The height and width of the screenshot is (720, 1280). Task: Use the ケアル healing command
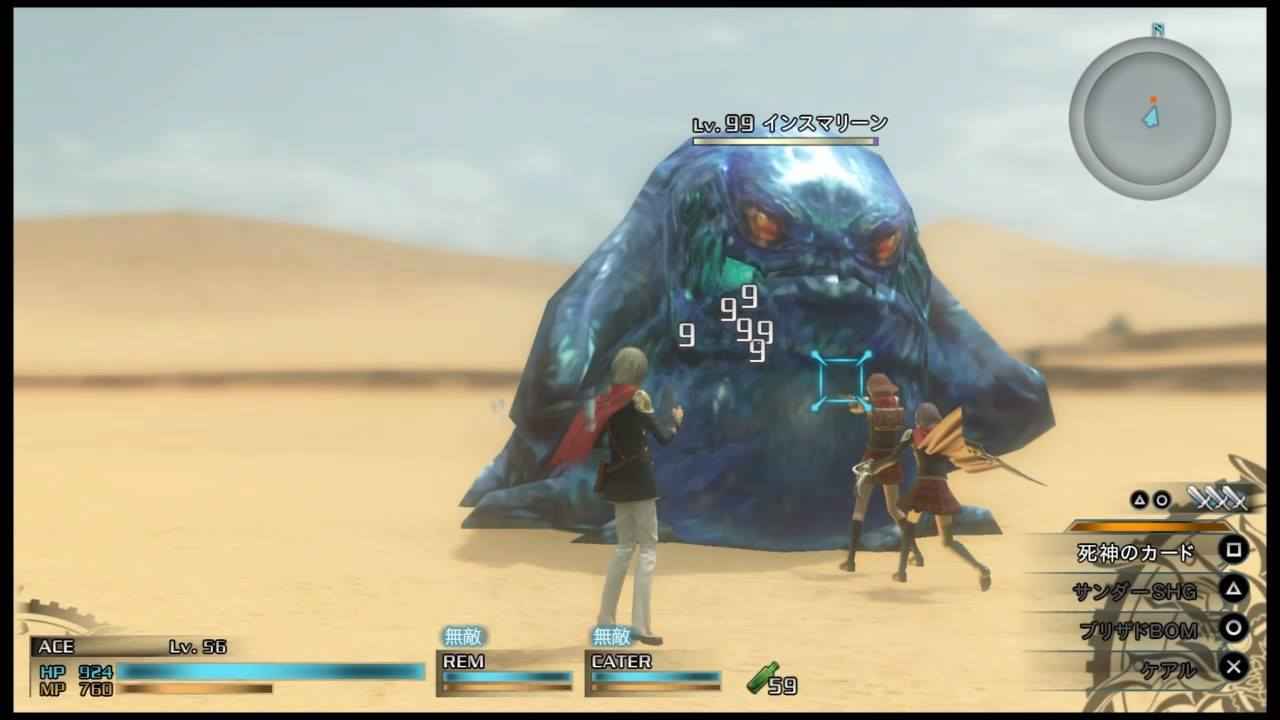[x=1168, y=669]
